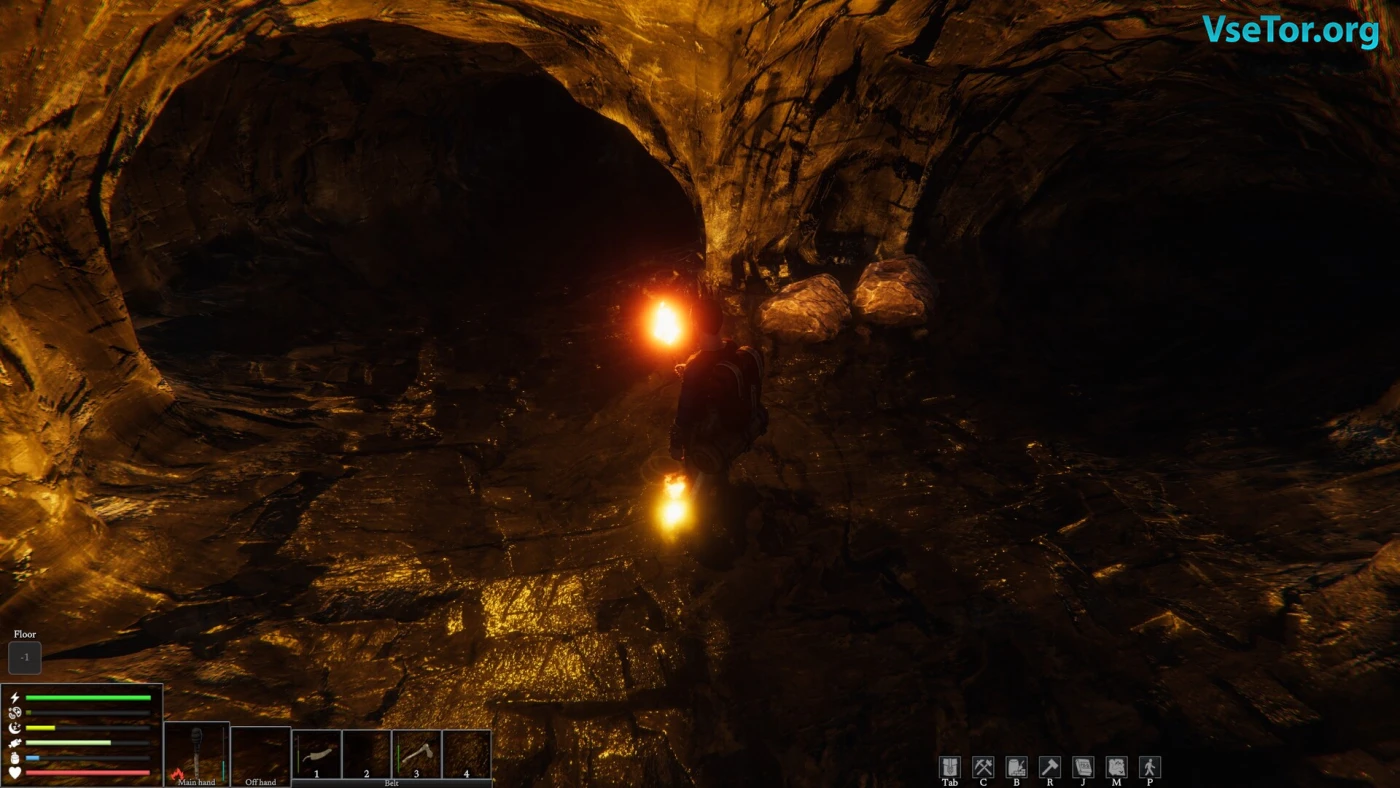This screenshot has width=1400, height=788.
Task: Activate the single hammer icon
Action: pyautogui.click(x=1050, y=767)
